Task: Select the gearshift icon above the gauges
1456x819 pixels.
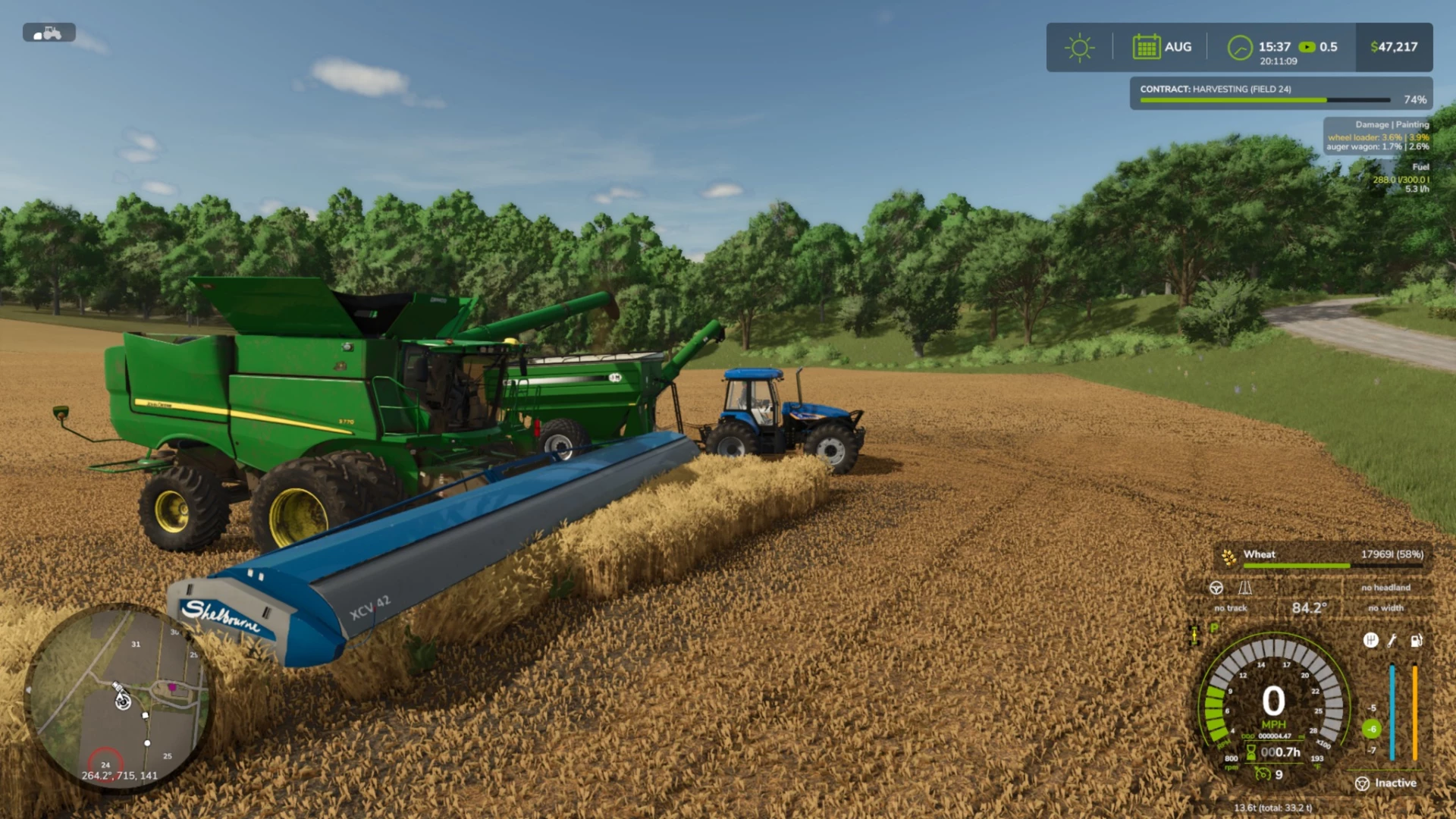Action: [1370, 641]
